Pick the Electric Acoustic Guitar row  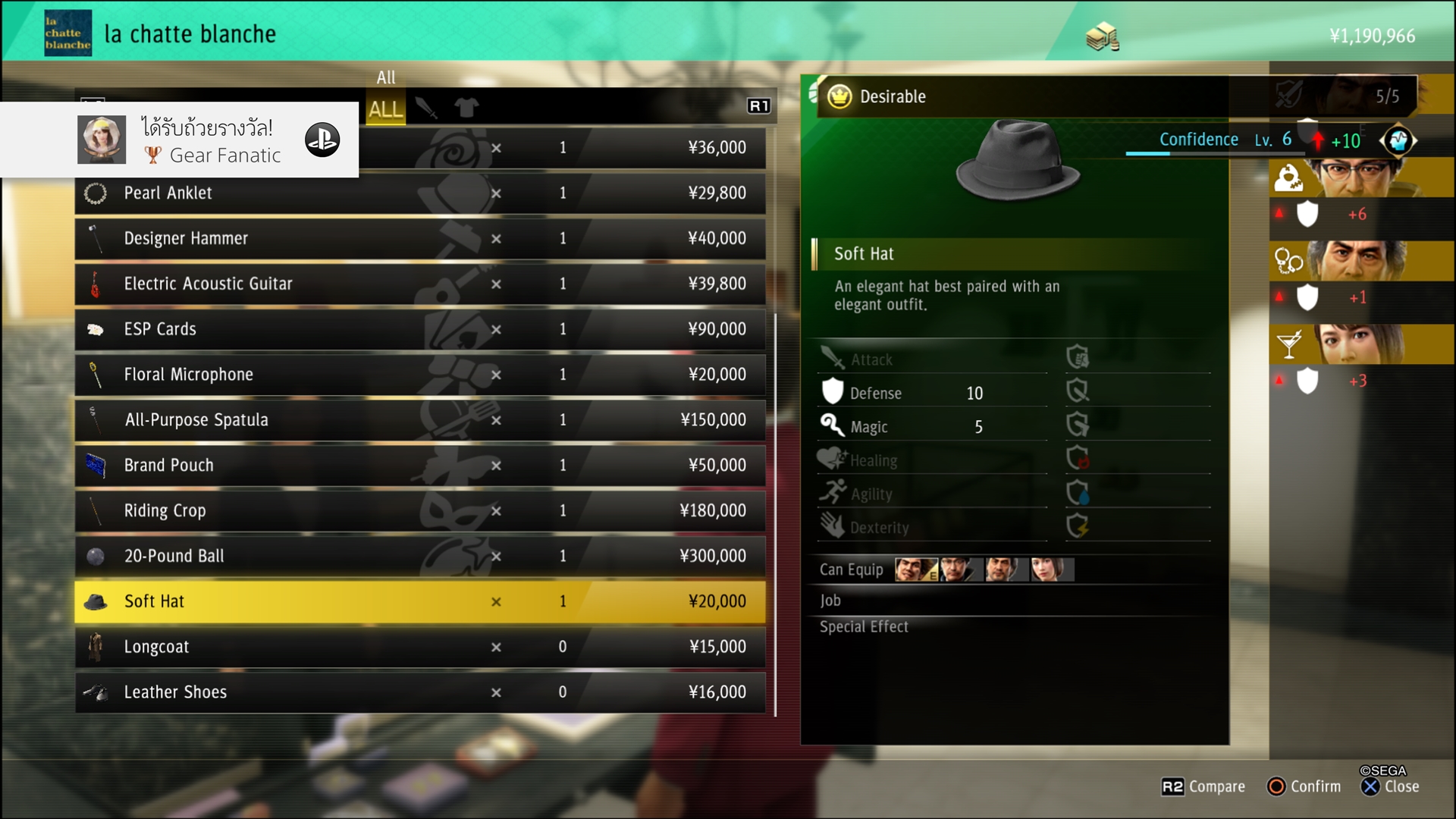coord(419,284)
